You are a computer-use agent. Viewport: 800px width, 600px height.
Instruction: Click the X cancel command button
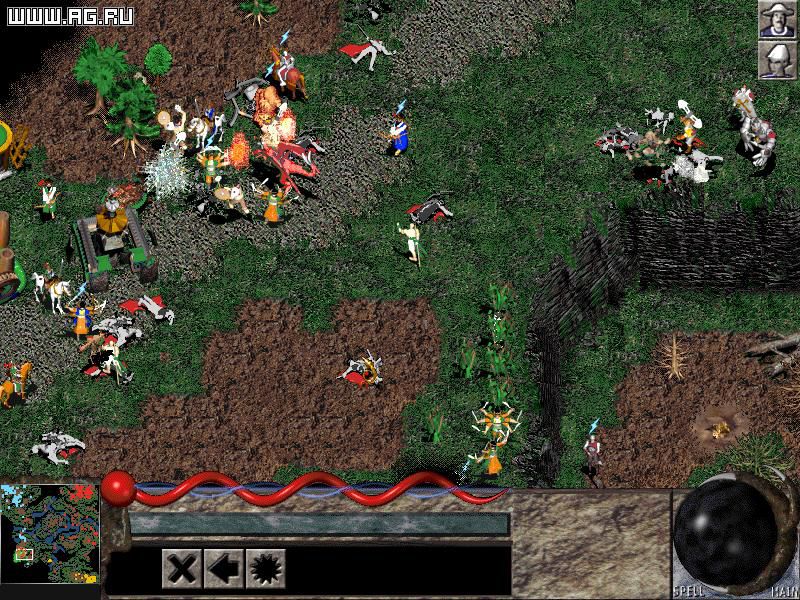tap(181, 569)
